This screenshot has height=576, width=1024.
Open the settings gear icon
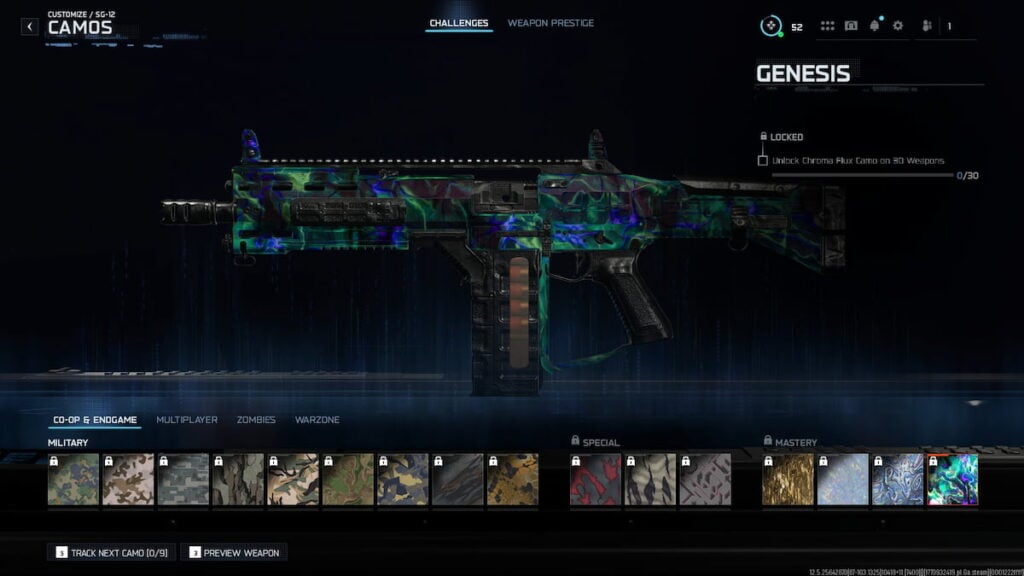coord(897,26)
